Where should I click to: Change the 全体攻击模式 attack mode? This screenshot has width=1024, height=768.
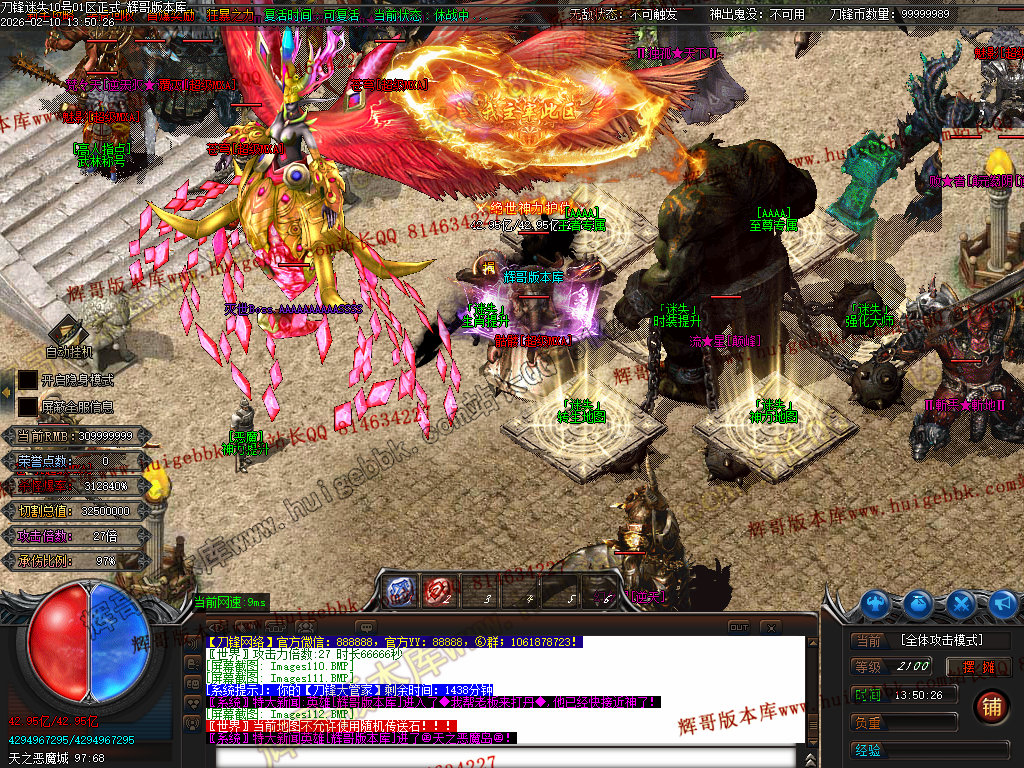(x=940, y=640)
